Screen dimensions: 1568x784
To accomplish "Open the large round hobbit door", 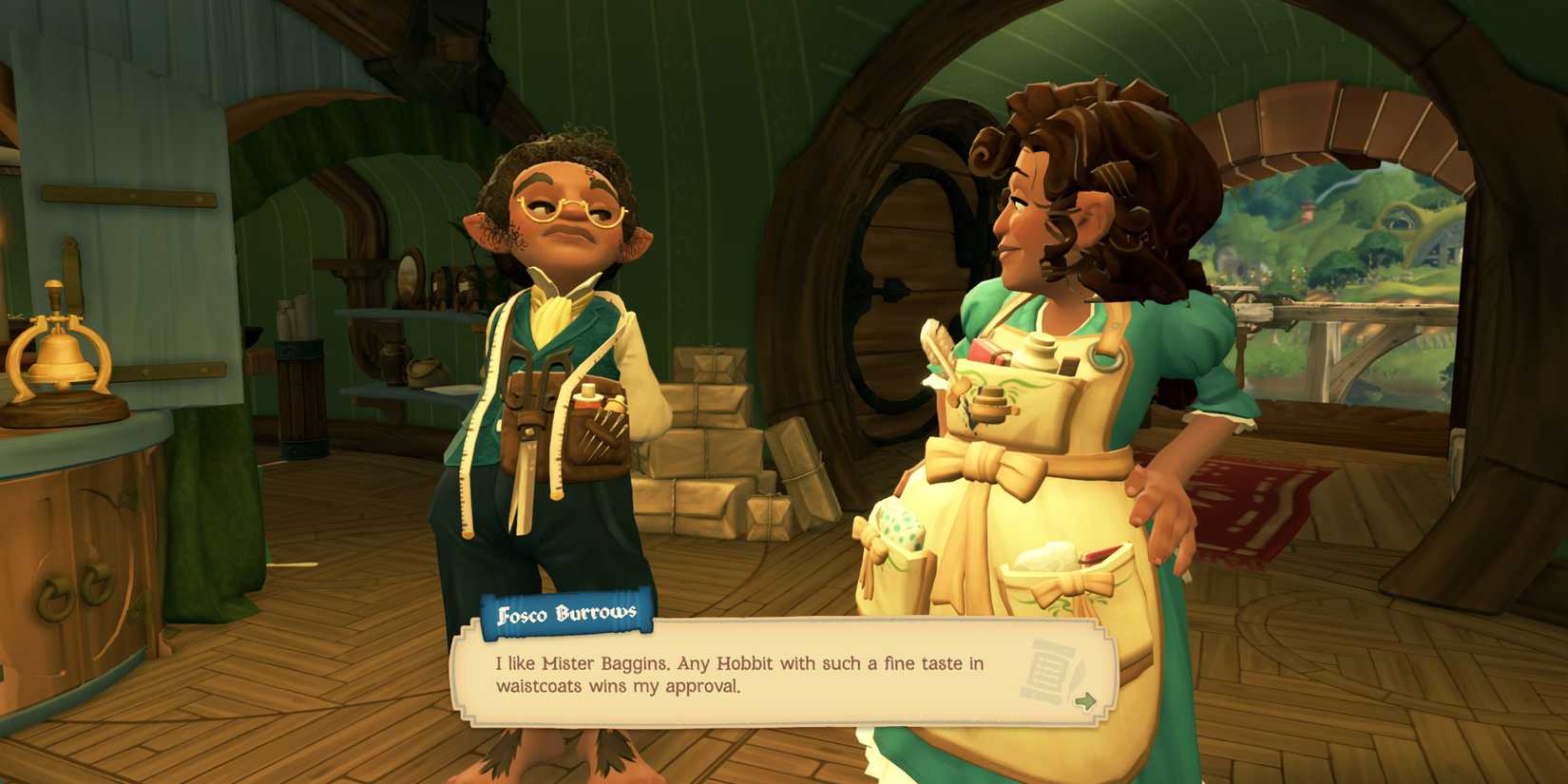I will pyautogui.click(x=903, y=285).
